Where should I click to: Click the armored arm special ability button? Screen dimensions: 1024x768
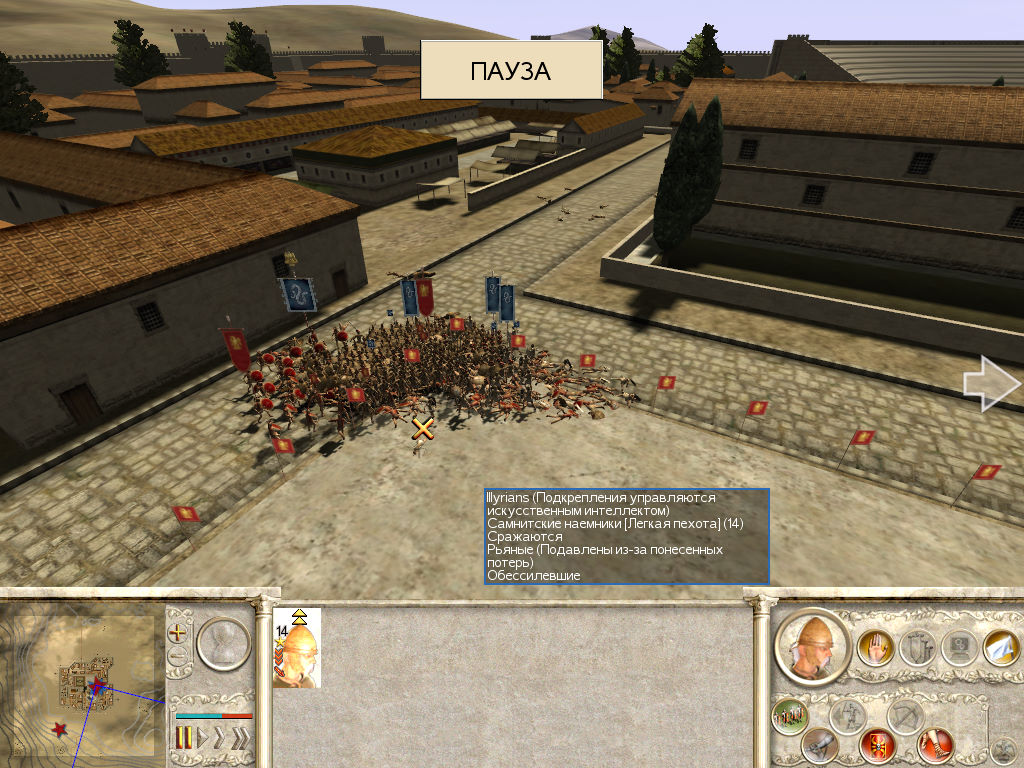click(820, 745)
